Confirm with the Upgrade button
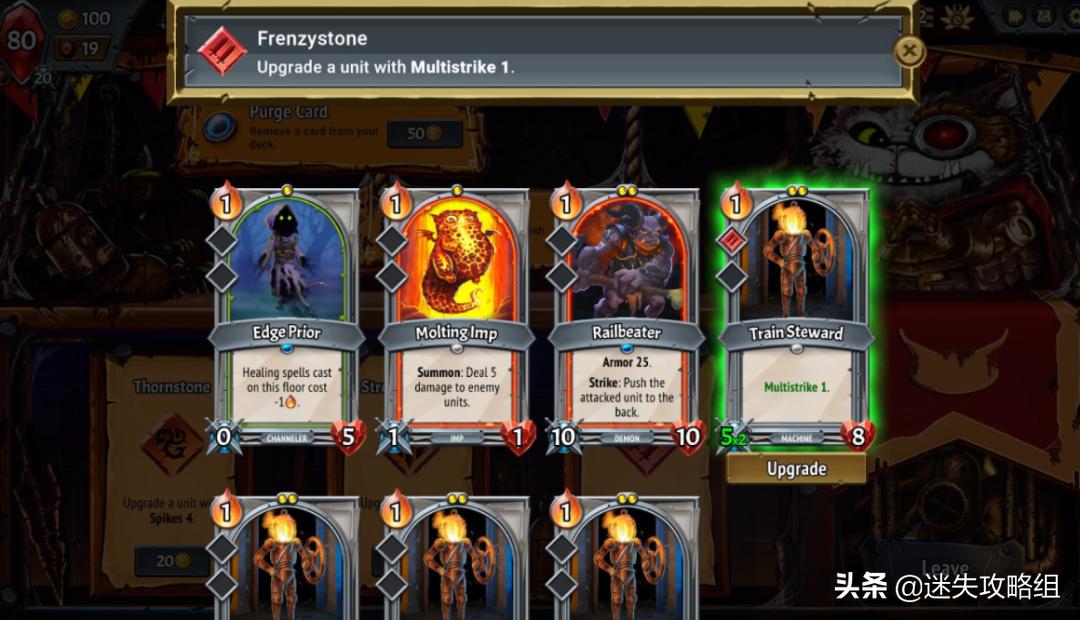 point(796,469)
